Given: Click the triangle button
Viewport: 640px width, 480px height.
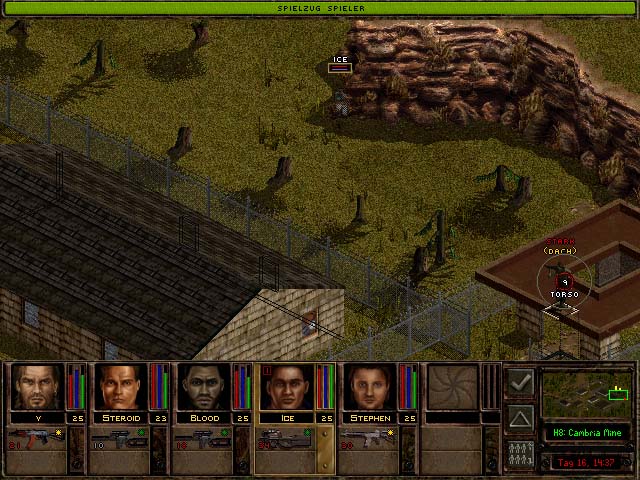Looking at the screenshot, I should tap(519, 416).
